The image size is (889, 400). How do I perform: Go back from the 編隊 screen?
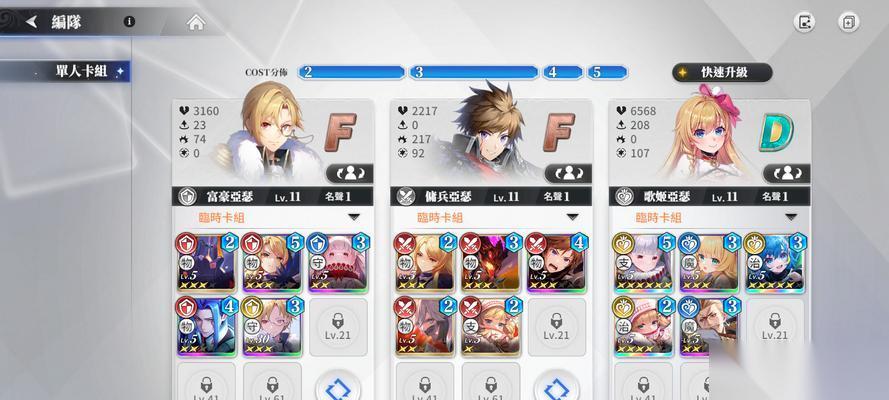tap(31, 22)
